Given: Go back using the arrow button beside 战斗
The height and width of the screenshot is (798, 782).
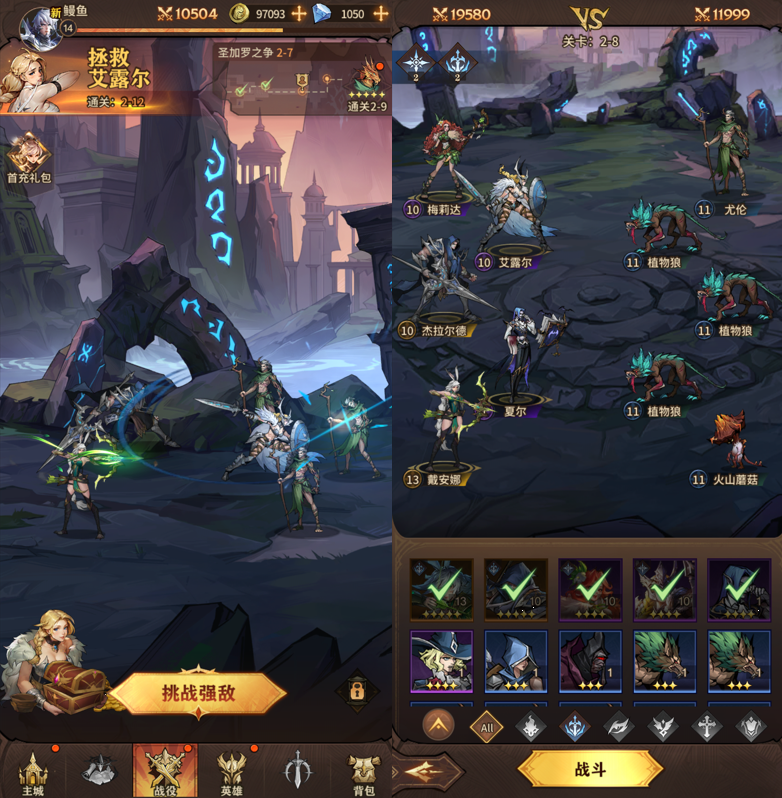Looking at the screenshot, I should tap(426, 771).
